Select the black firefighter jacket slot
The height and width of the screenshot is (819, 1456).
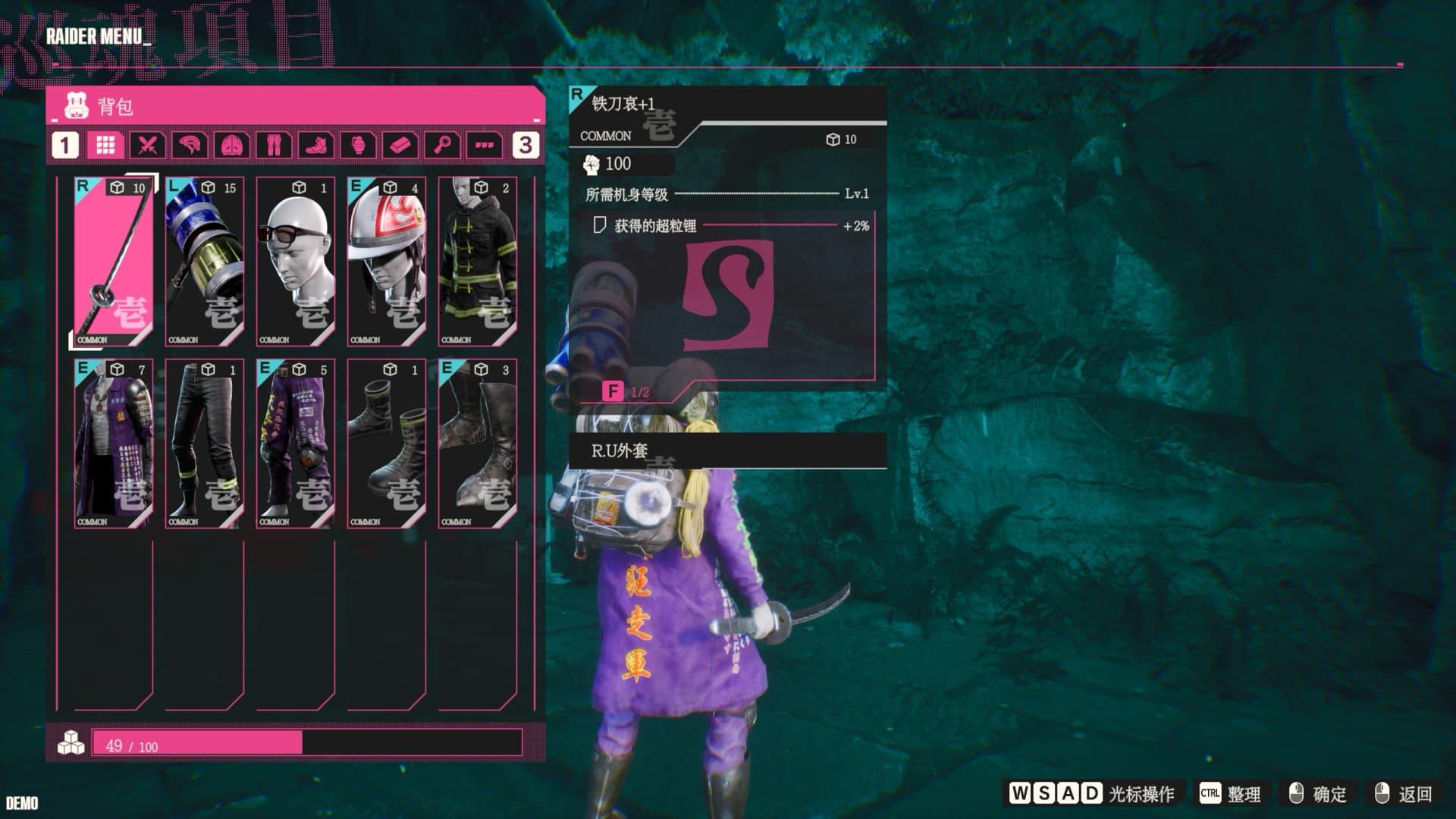tap(478, 262)
